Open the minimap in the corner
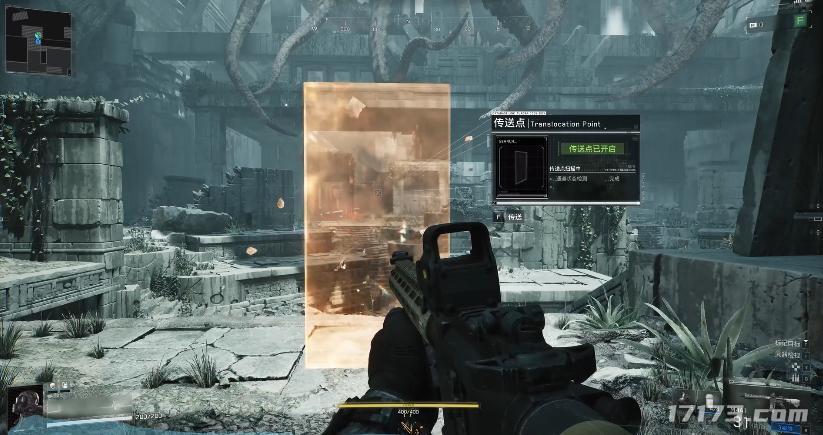This screenshot has height=435, width=823. pyautogui.click(x=37, y=39)
